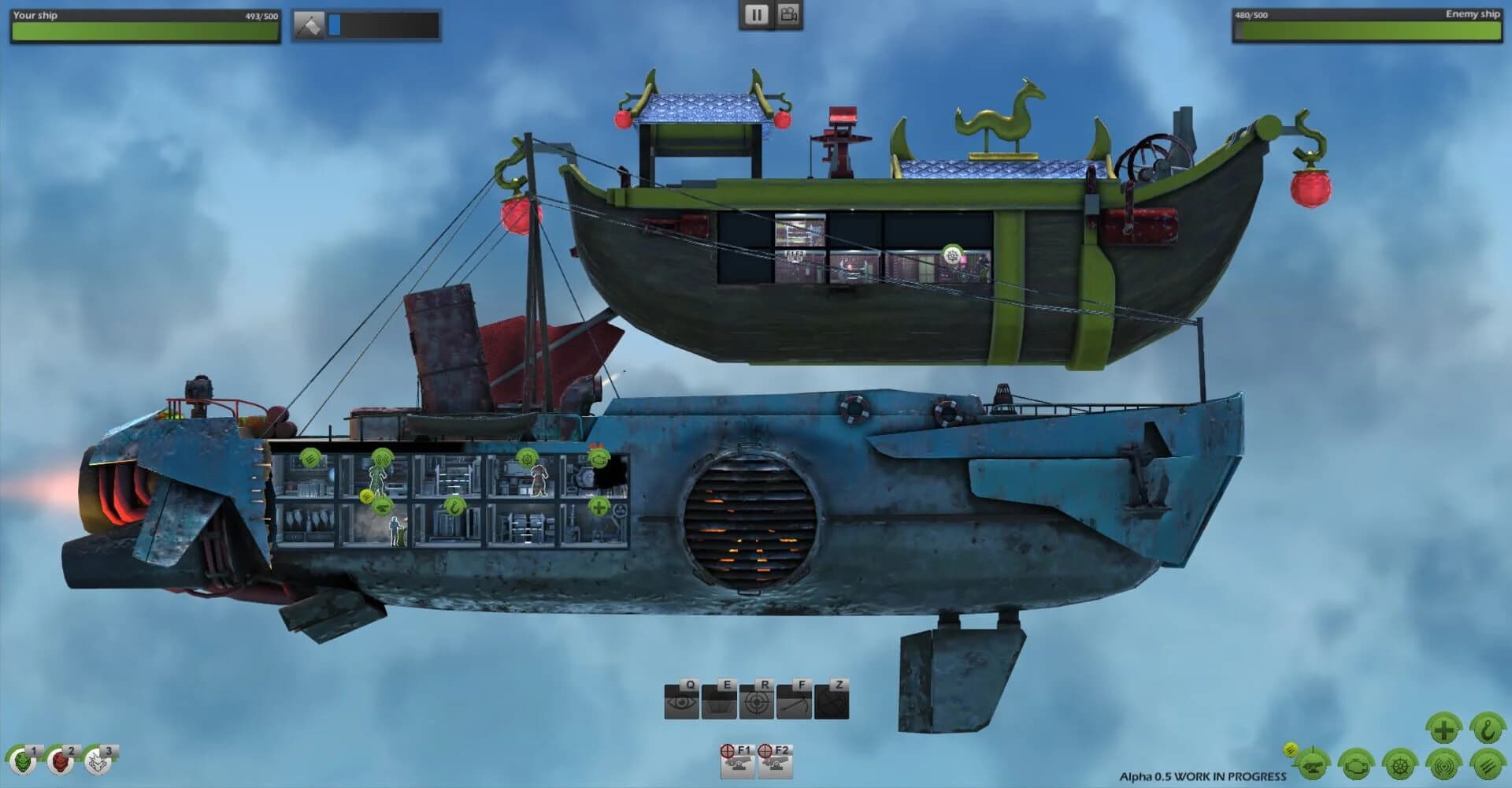Click the anvil repair resource icon
1512x788 pixels.
309,22
